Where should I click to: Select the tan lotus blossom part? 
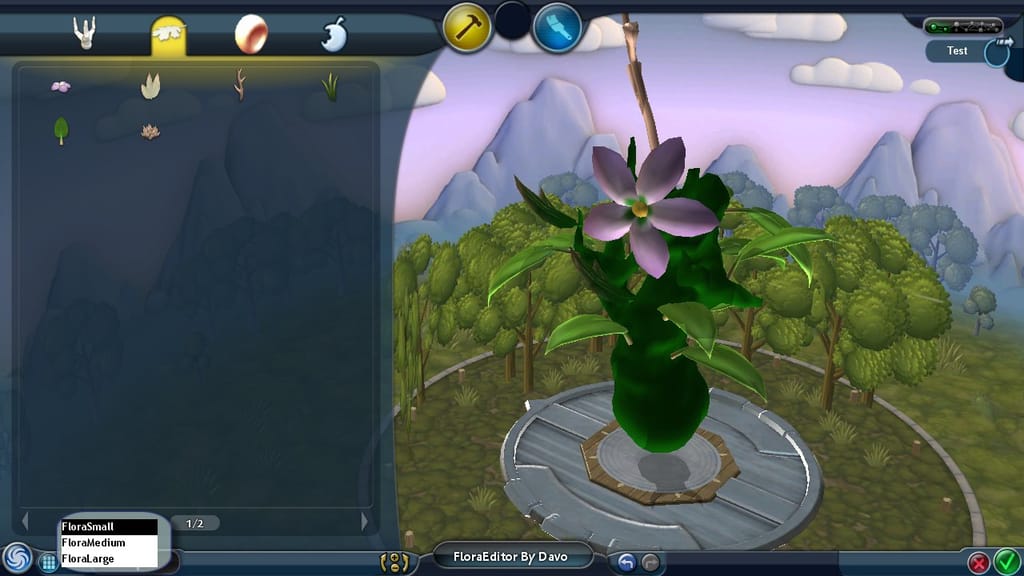(x=150, y=131)
